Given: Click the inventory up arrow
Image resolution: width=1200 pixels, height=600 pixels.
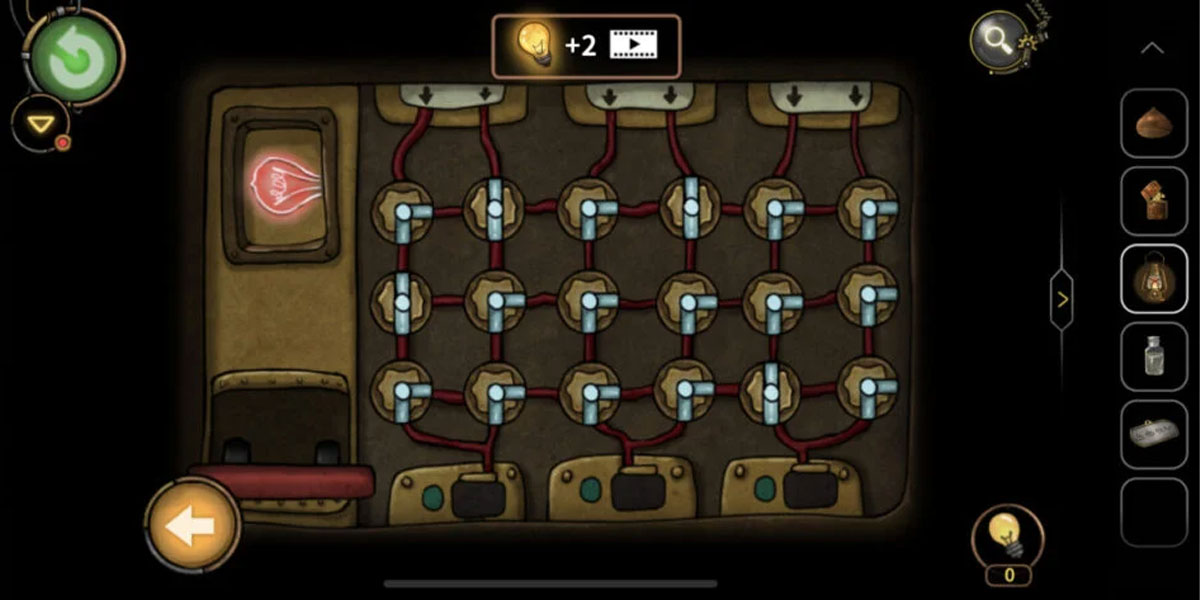Looking at the screenshot, I should [x=1152, y=48].
